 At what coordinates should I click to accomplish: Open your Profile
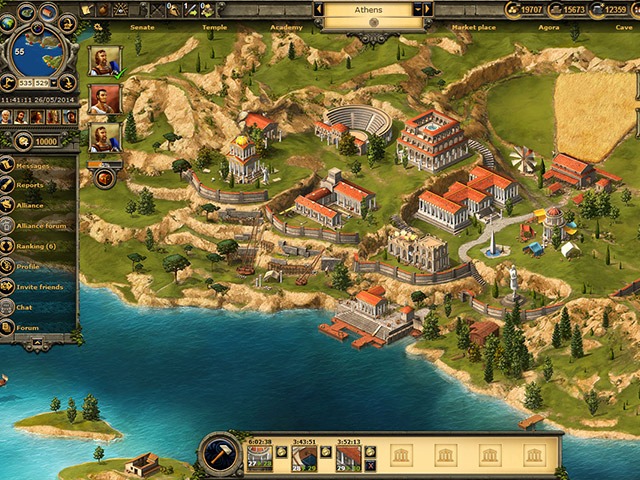coord(30,267)
